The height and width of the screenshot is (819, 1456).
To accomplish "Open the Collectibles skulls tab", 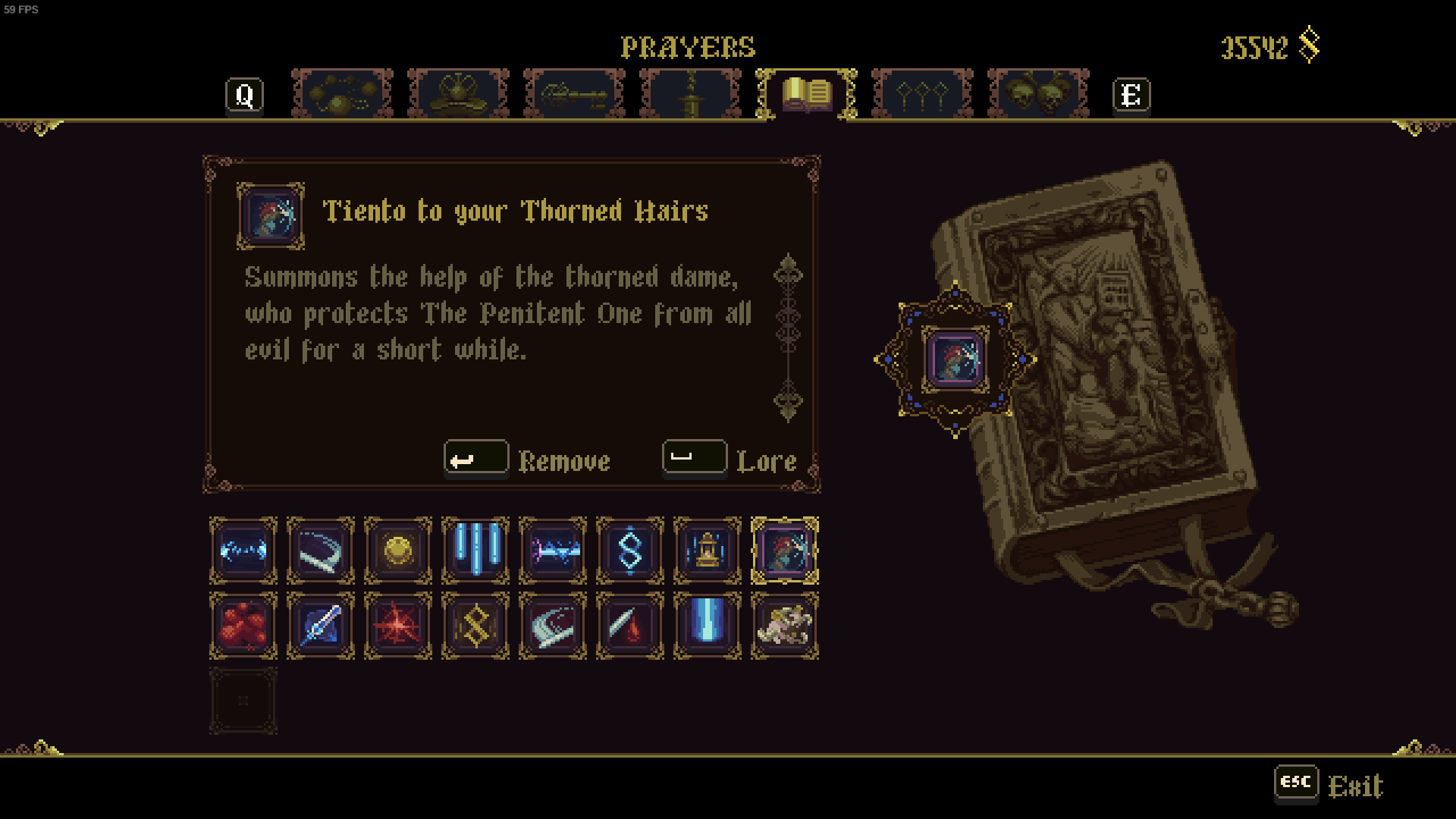I will coord(1036,94).
